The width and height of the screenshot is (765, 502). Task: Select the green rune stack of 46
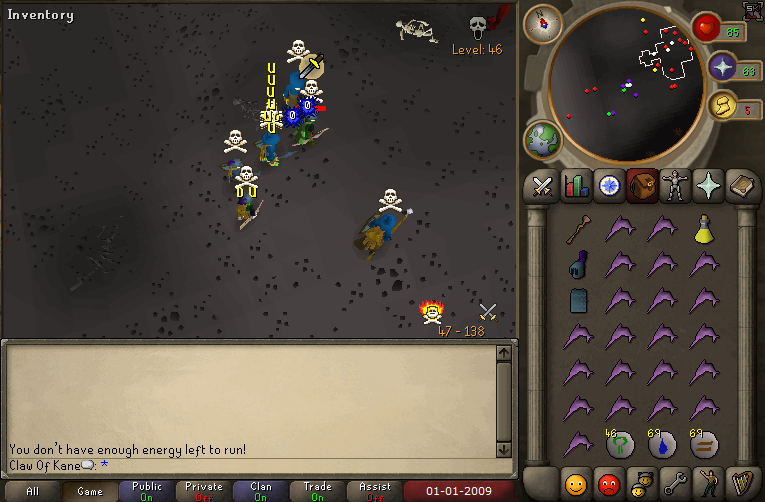(x=618, y=444)
